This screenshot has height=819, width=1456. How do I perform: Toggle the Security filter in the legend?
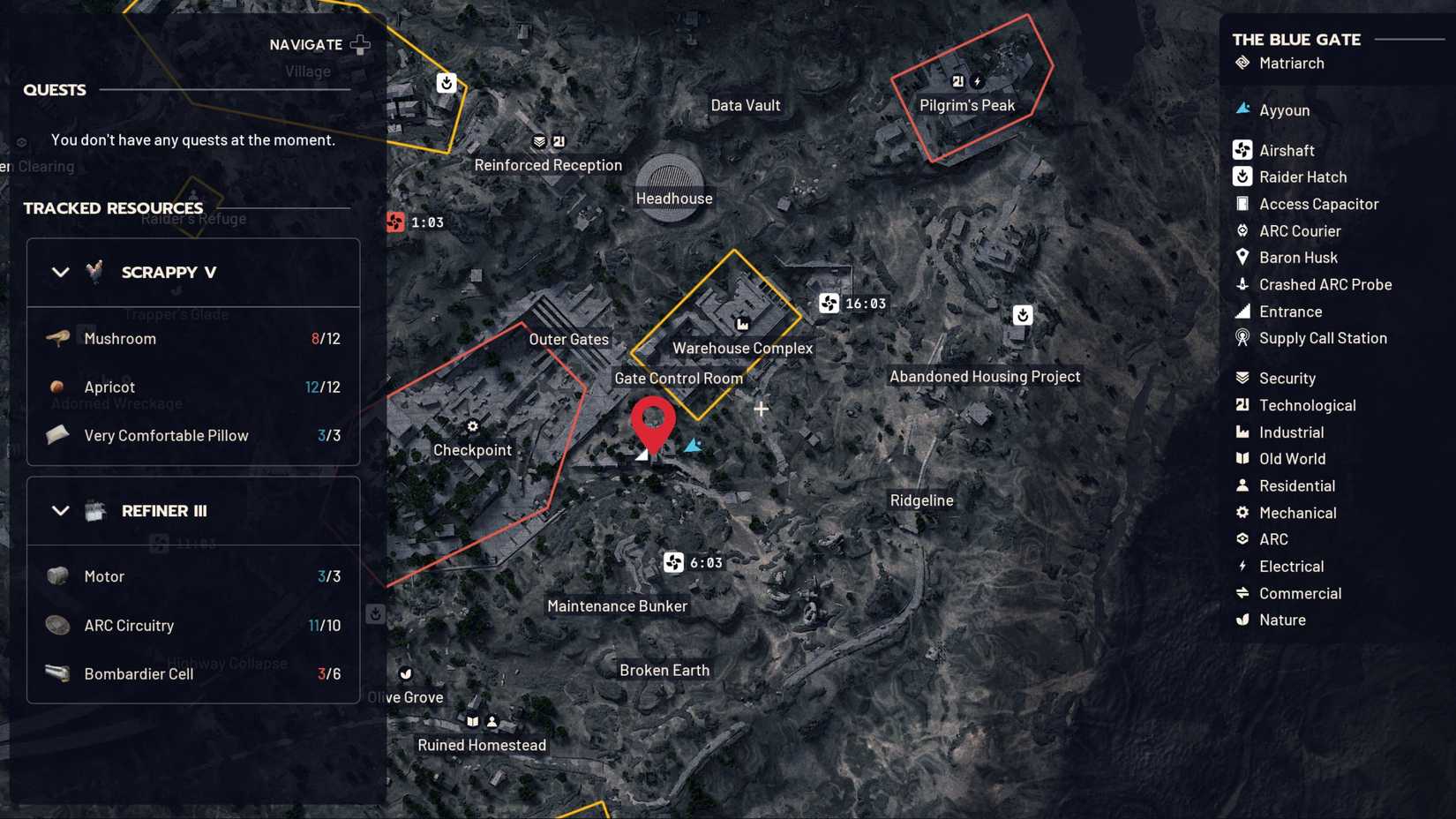pyautogui.click(x=1241, y=378)
